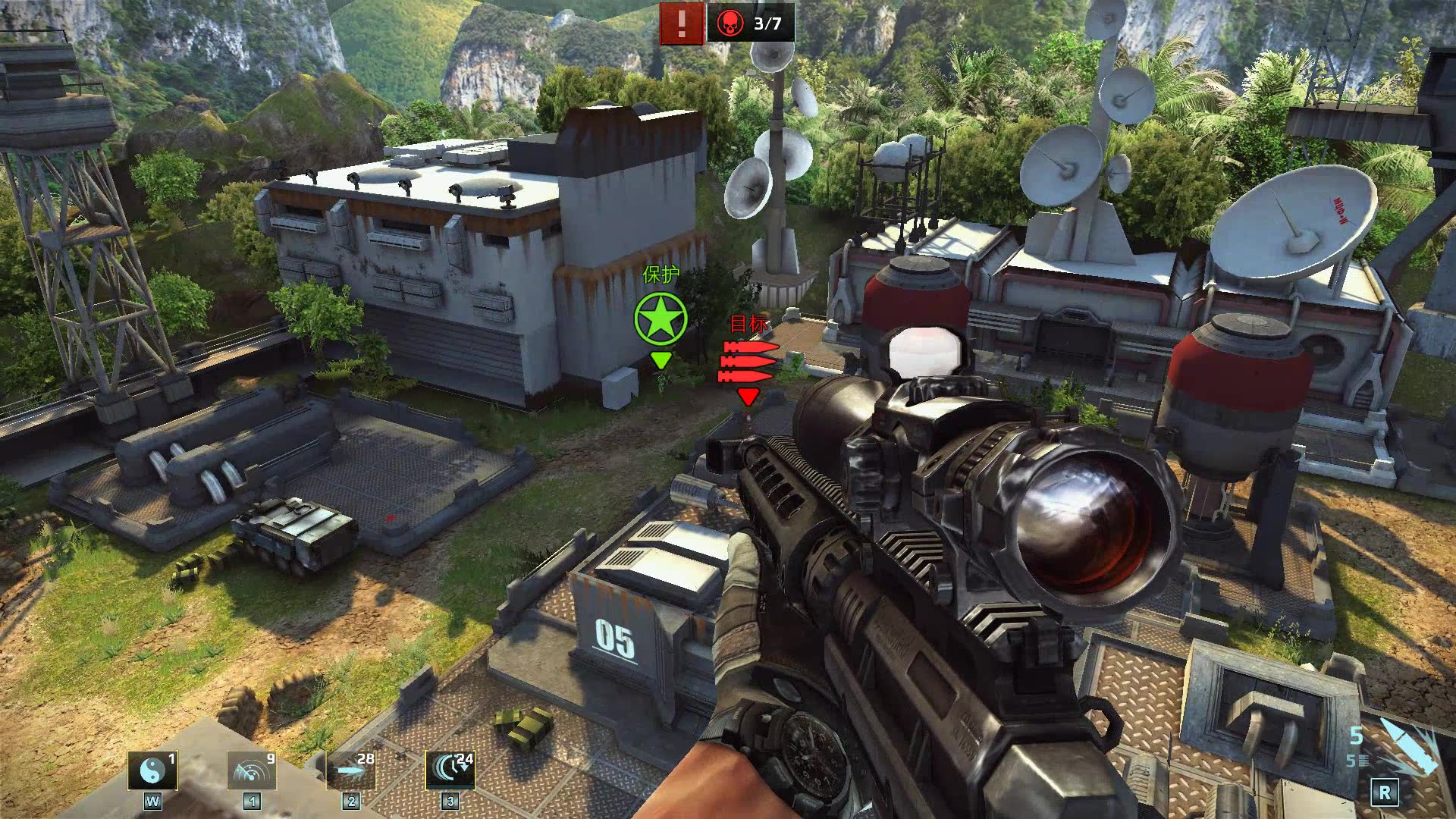Select the green star protect marker

click(x=661, y=319)
